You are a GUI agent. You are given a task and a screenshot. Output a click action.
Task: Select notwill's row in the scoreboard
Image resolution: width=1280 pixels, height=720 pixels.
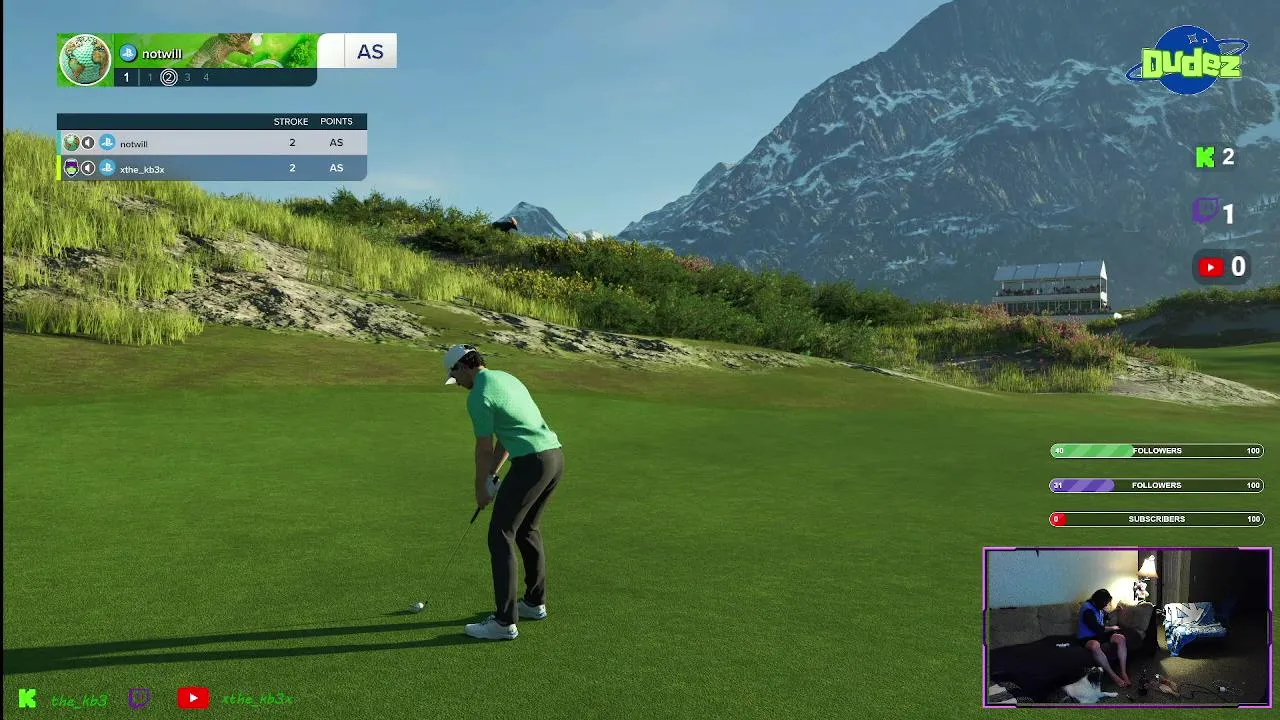(x=212, y=143)
